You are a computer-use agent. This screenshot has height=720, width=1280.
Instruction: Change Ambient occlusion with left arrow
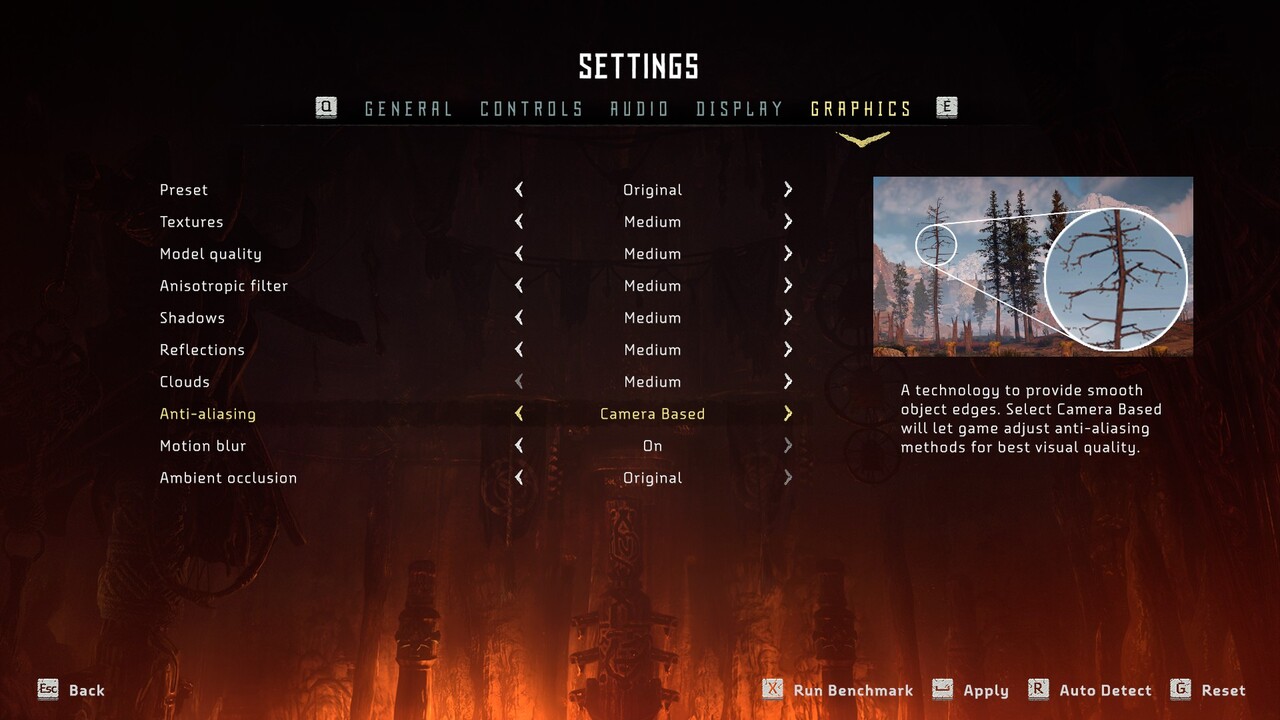(519, 478)
